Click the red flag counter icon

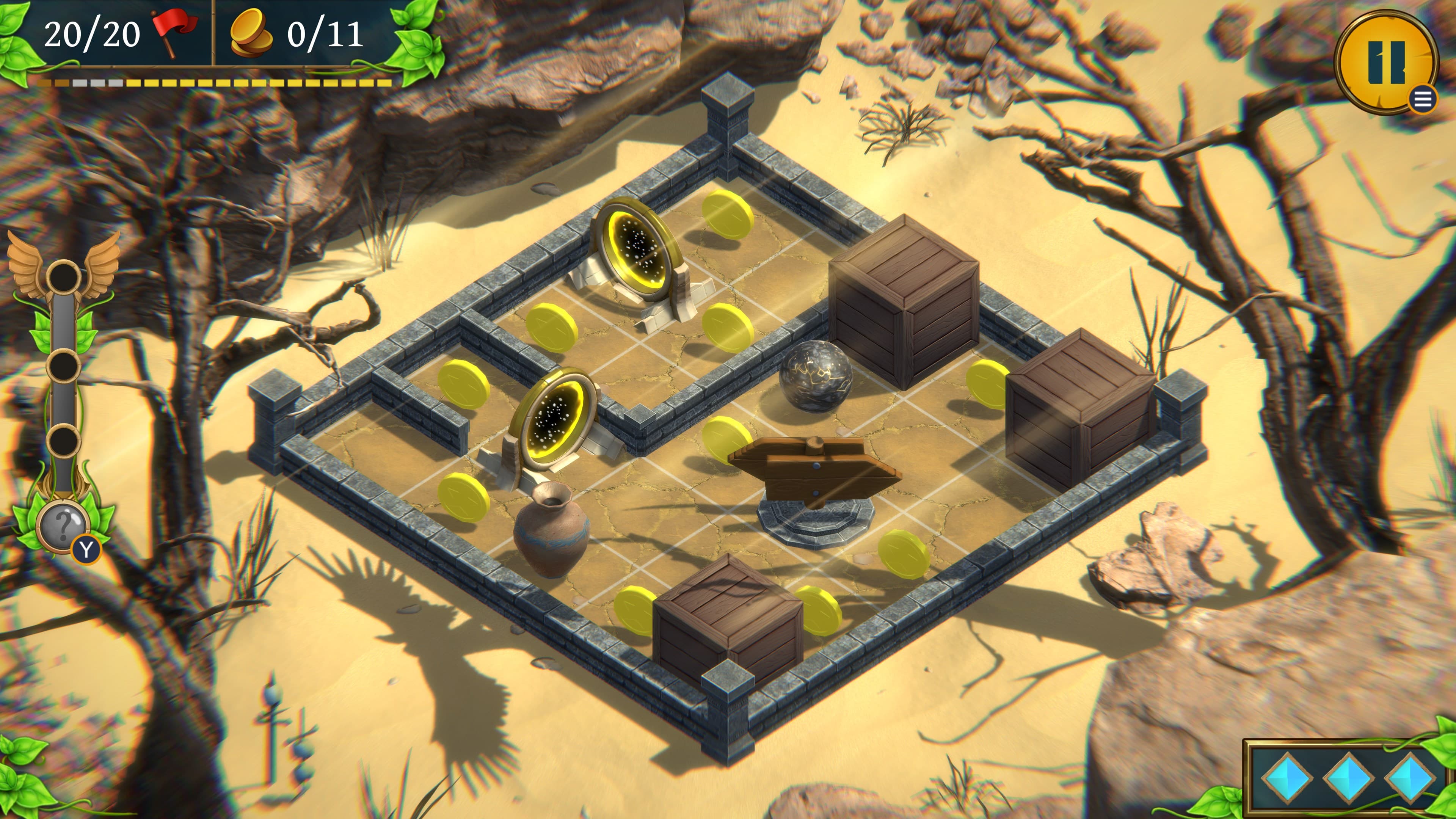tap(174, 32)
